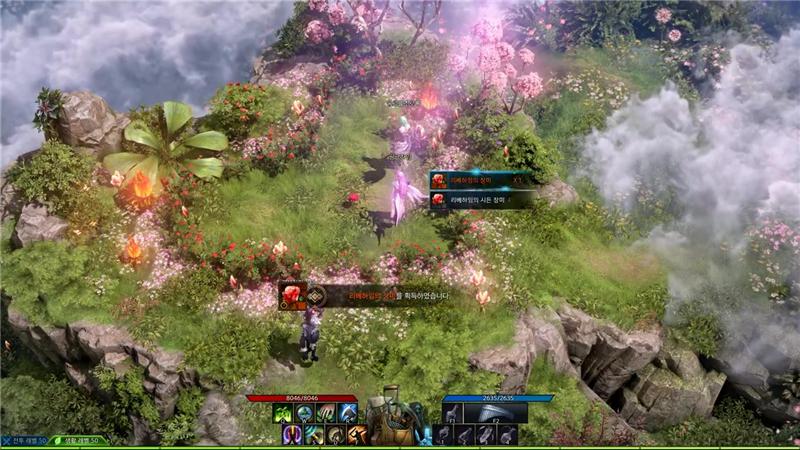Click the rose icon in the pickup message
The width and height of the screenshot is (800, 450).
[292, 295]
